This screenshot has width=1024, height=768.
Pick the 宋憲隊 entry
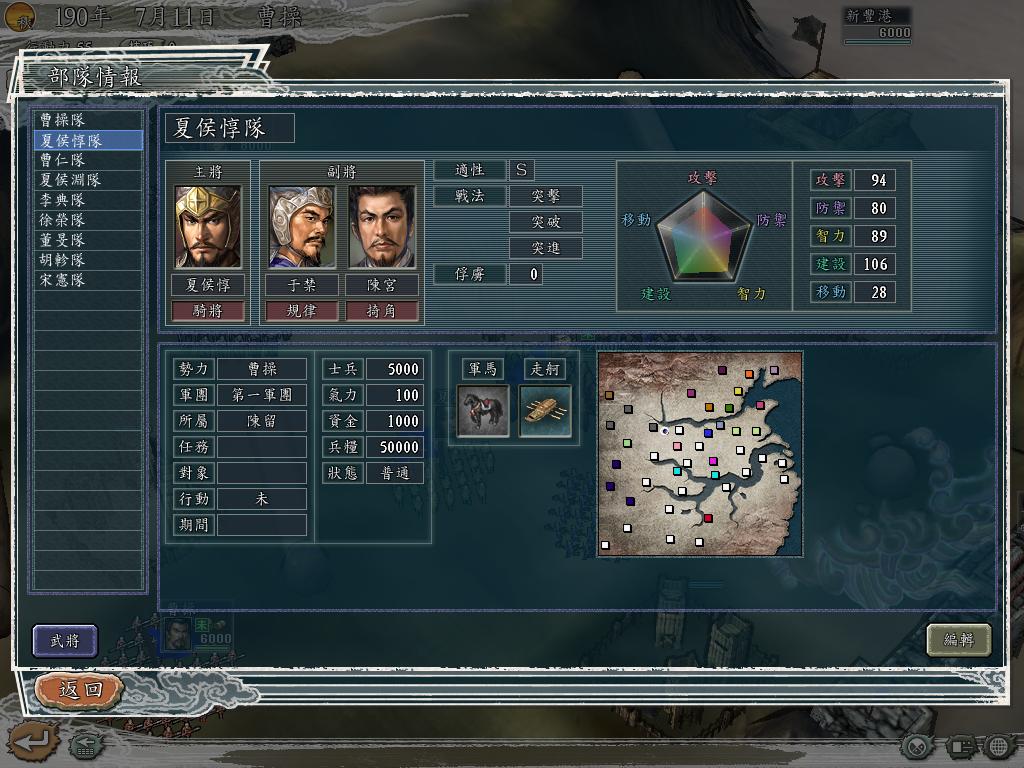click(86, 280)
